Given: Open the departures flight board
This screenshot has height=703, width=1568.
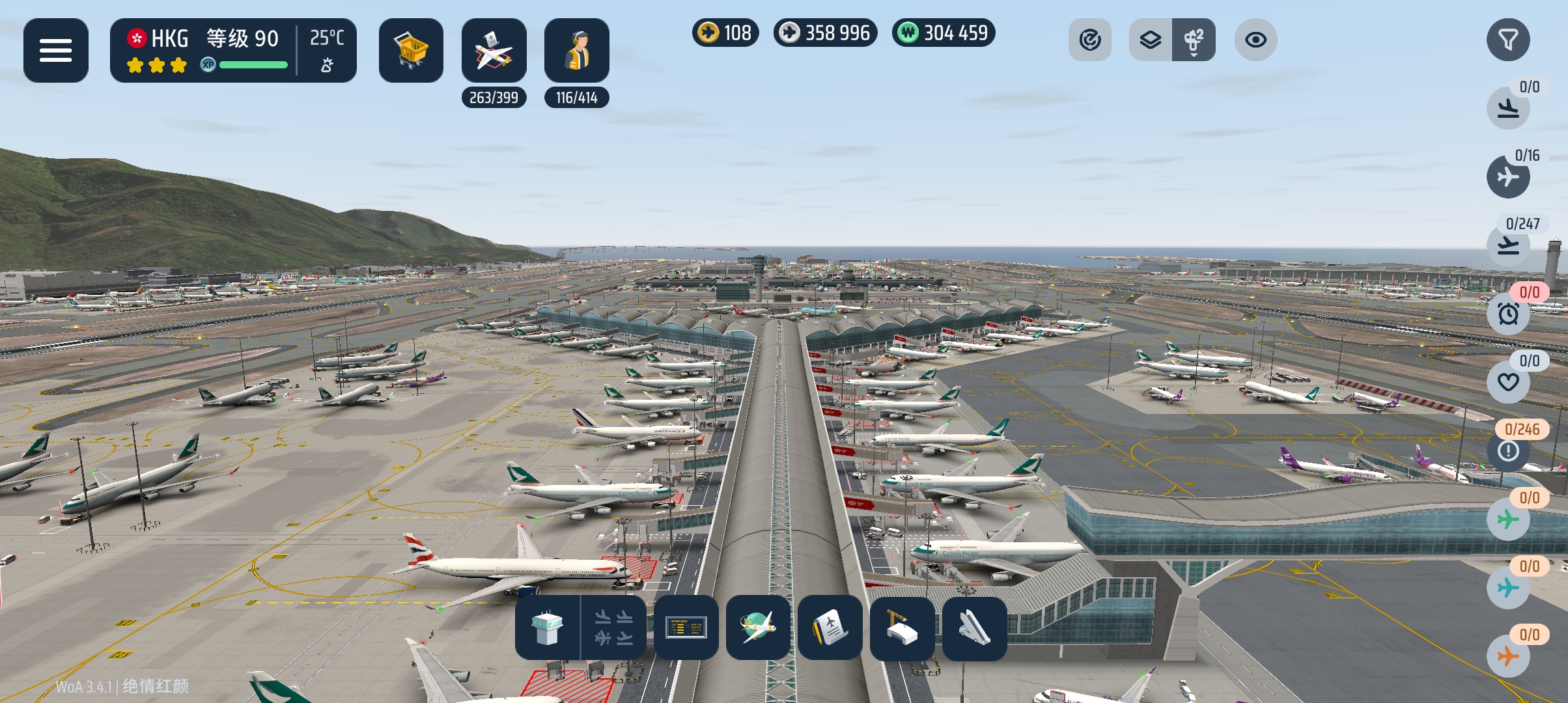Looking at the screenshot, I should [686, 628].
